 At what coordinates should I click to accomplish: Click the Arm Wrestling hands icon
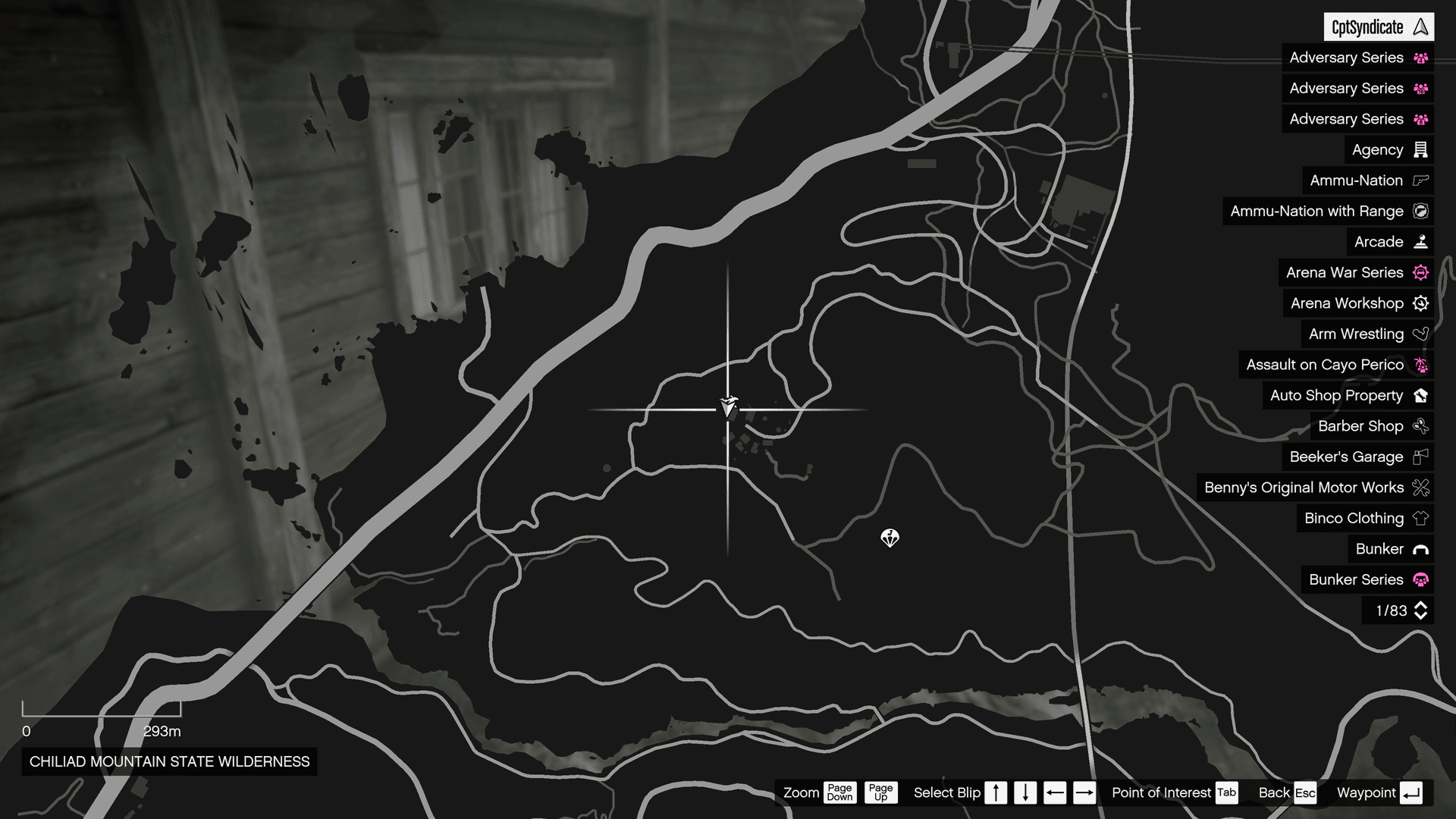tap(1420, 334)
